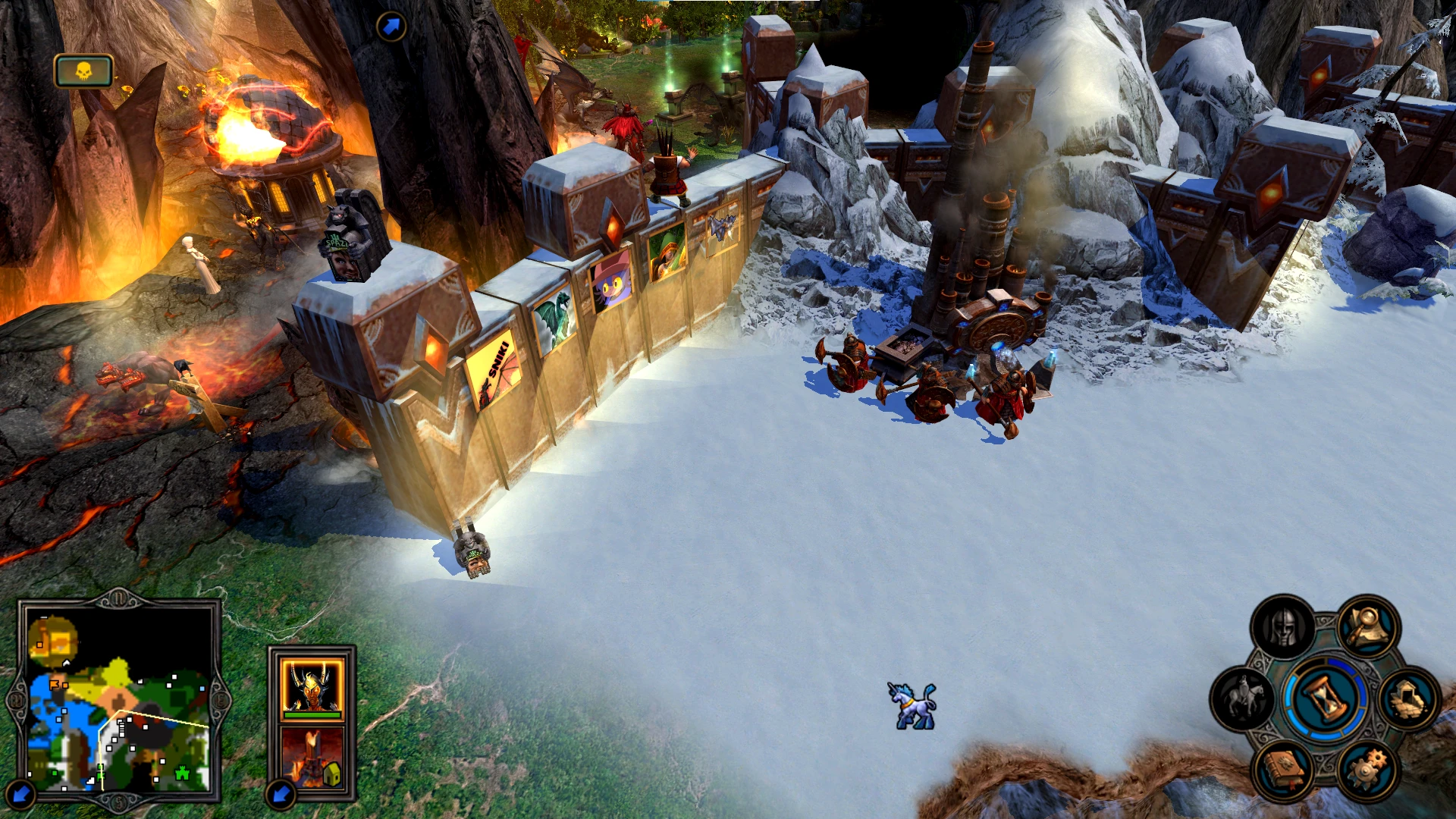Click the green bar under the hero portrait
1456x819 pixels.
coord(312,715)
